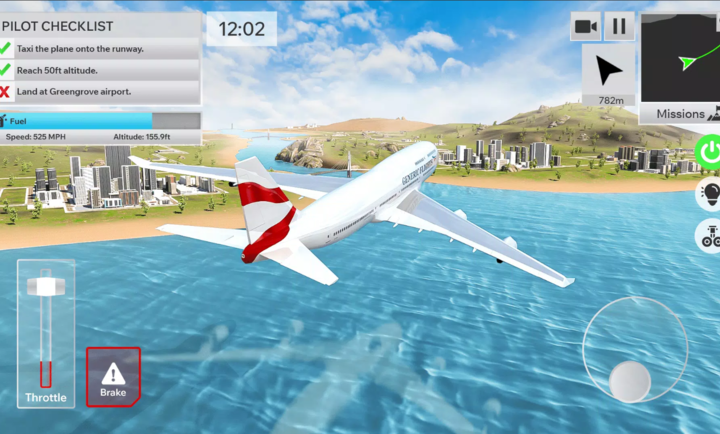Switch the camera view with the camera button
The height and width of the screenshot is (434, 720).
(x=586, y=26)
